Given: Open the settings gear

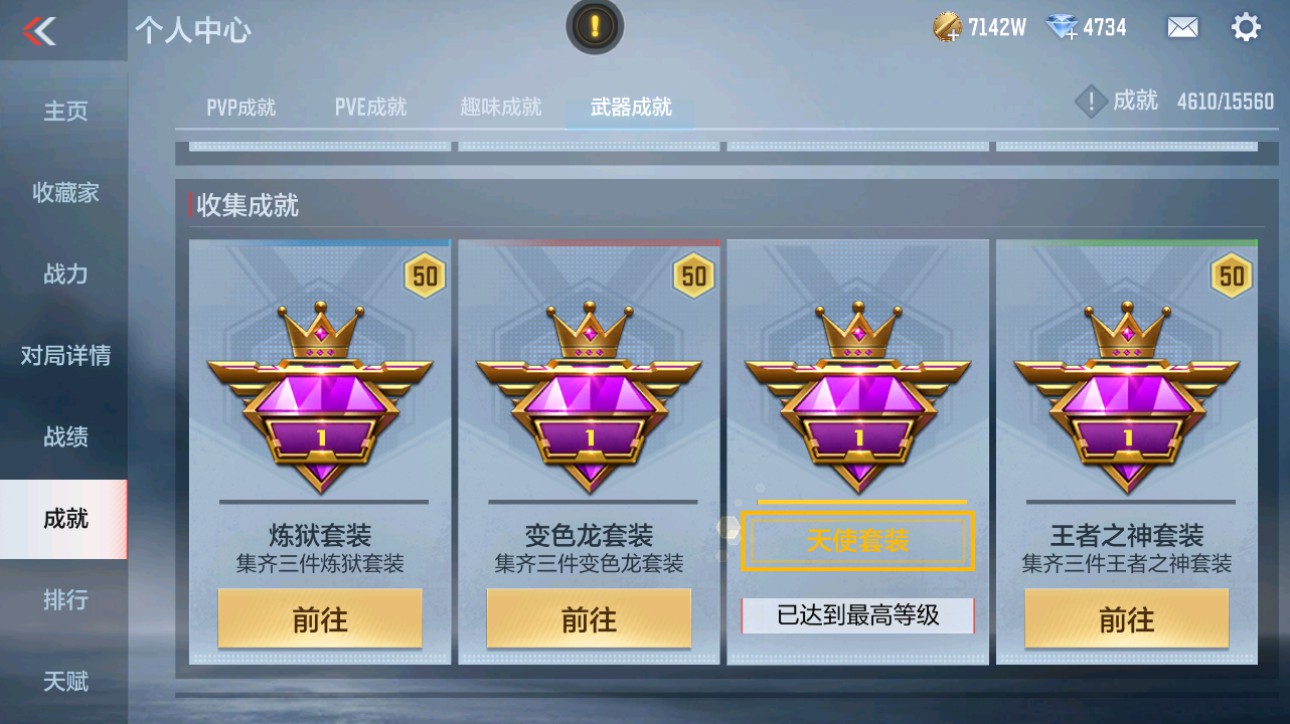Looking at the screenshot, I should 1245,27.
